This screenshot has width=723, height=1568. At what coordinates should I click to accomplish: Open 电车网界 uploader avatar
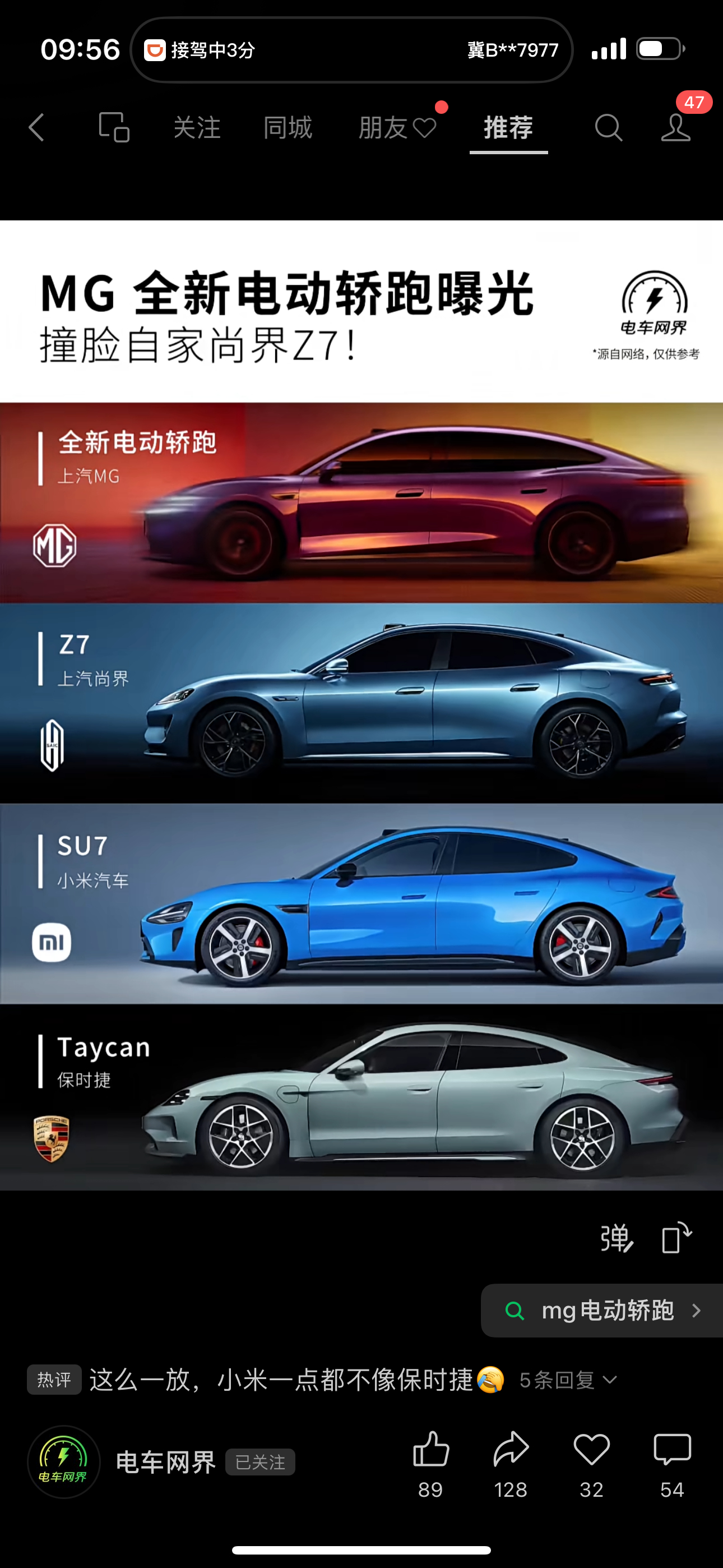pos(63,1463)
